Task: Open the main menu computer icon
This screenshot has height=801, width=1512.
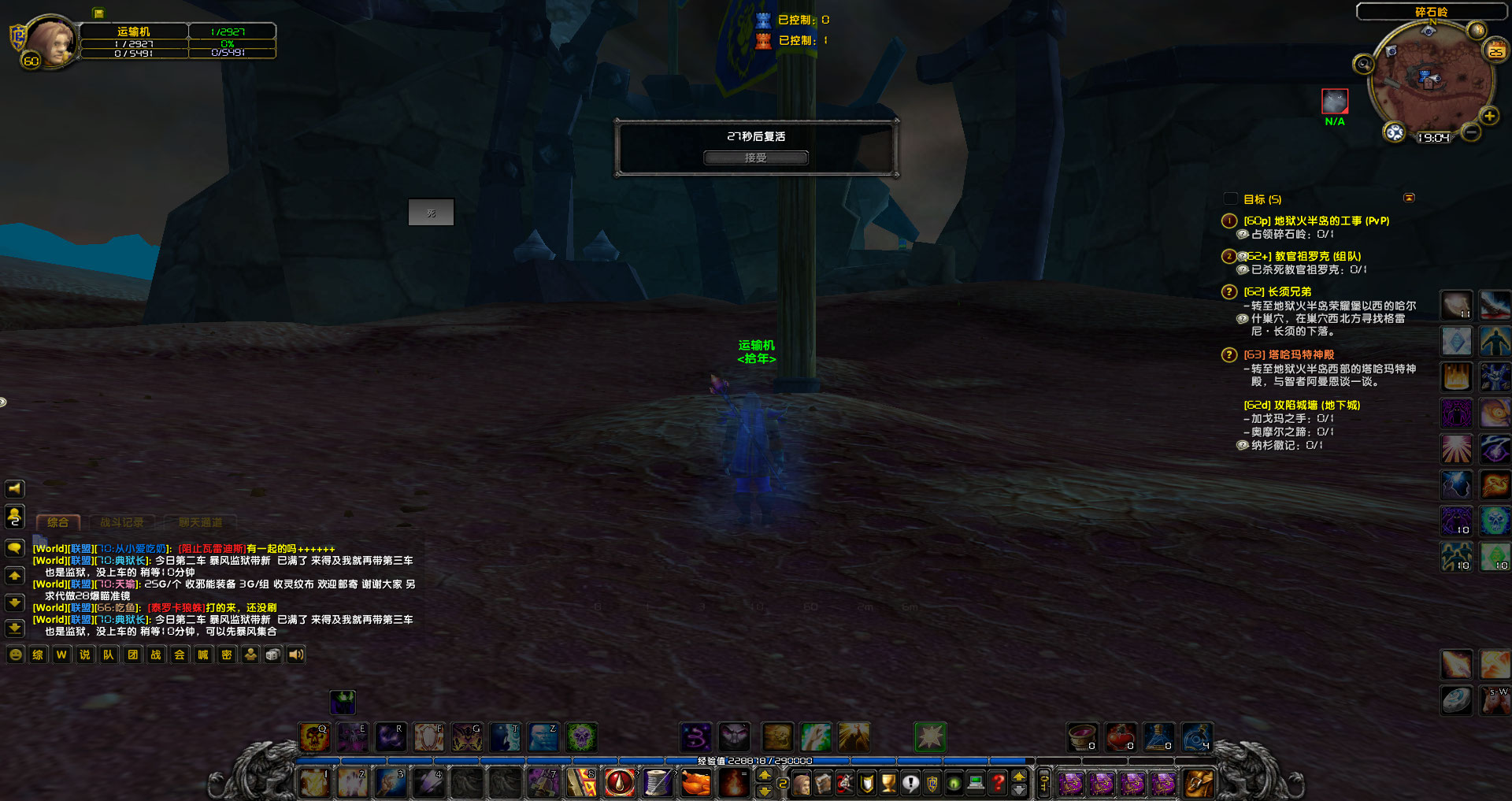Action: click(x=975, y=783)
